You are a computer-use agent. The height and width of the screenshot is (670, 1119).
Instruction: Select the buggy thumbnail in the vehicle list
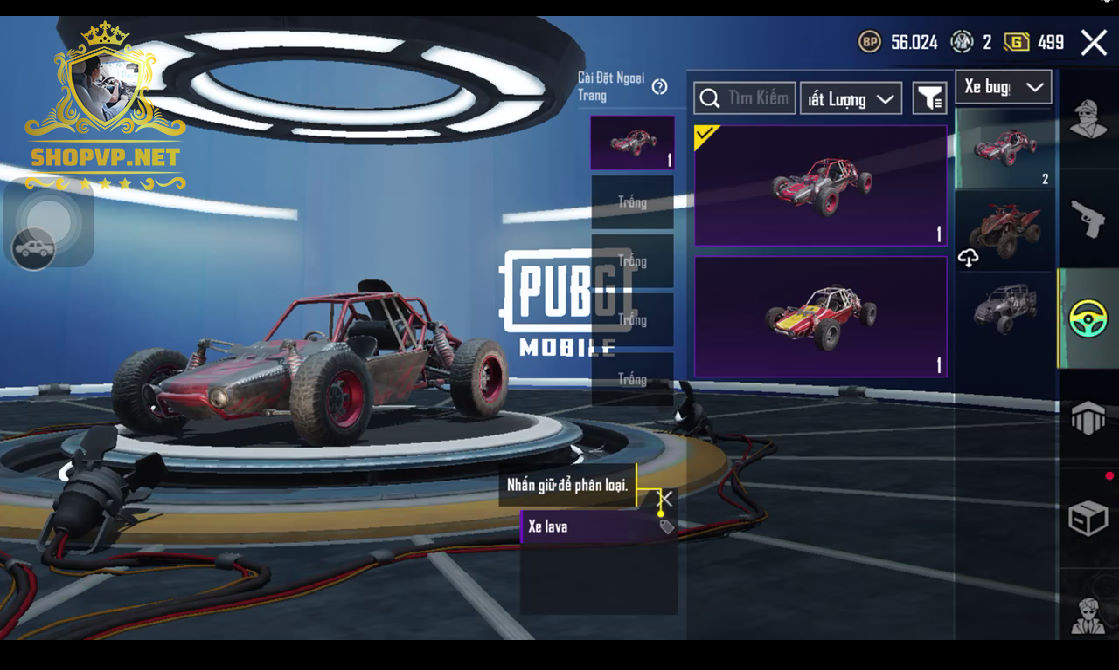coord(1004,148)
